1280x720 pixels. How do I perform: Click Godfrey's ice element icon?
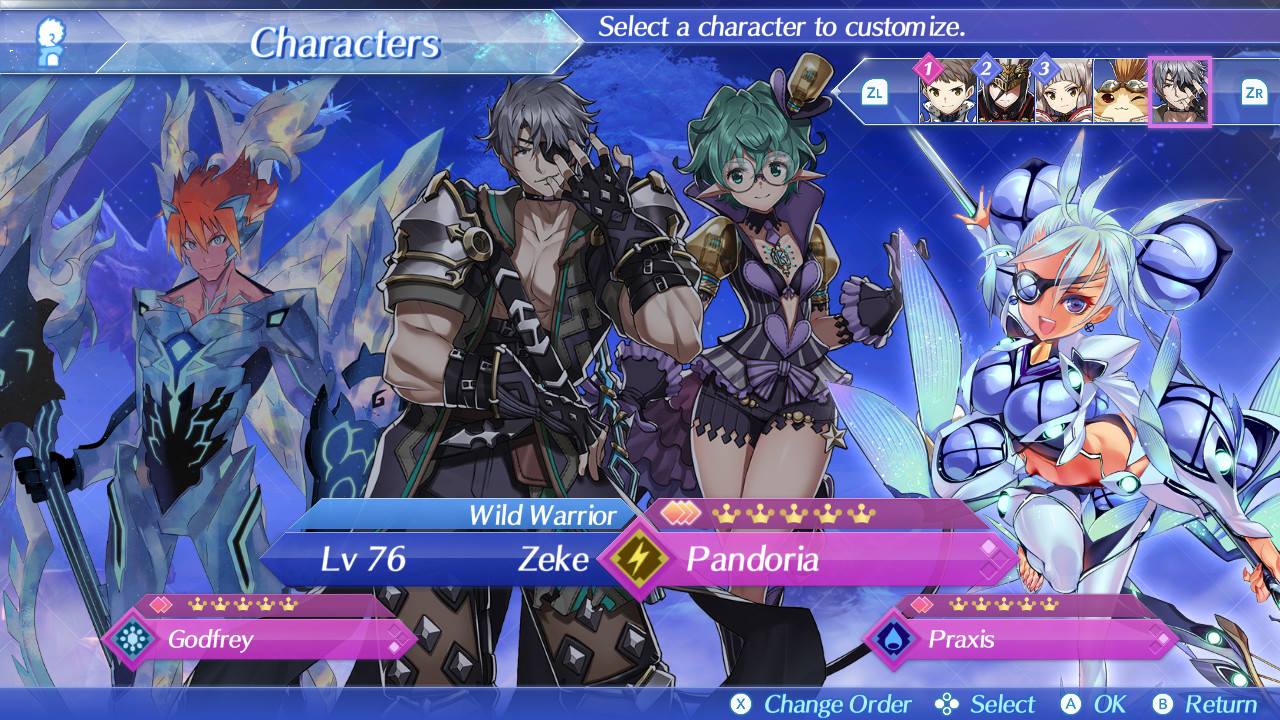point(131,639)
